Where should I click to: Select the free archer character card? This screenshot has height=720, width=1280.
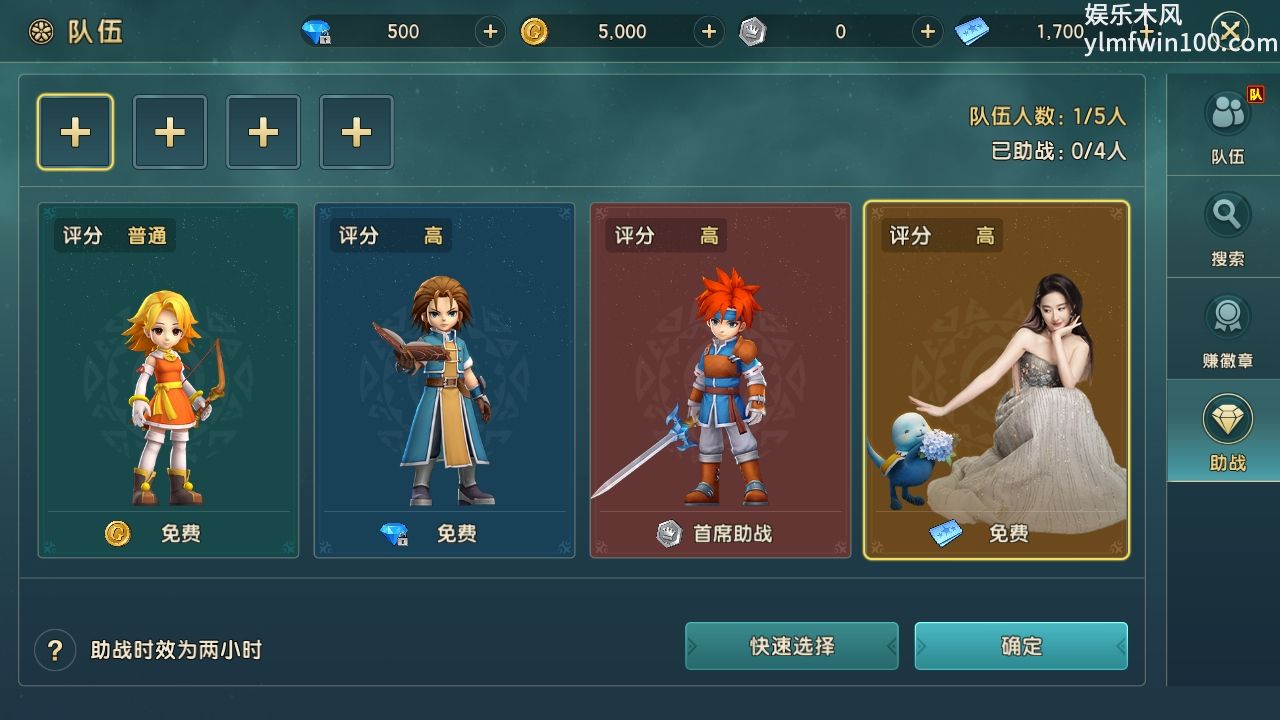[168, 380]
